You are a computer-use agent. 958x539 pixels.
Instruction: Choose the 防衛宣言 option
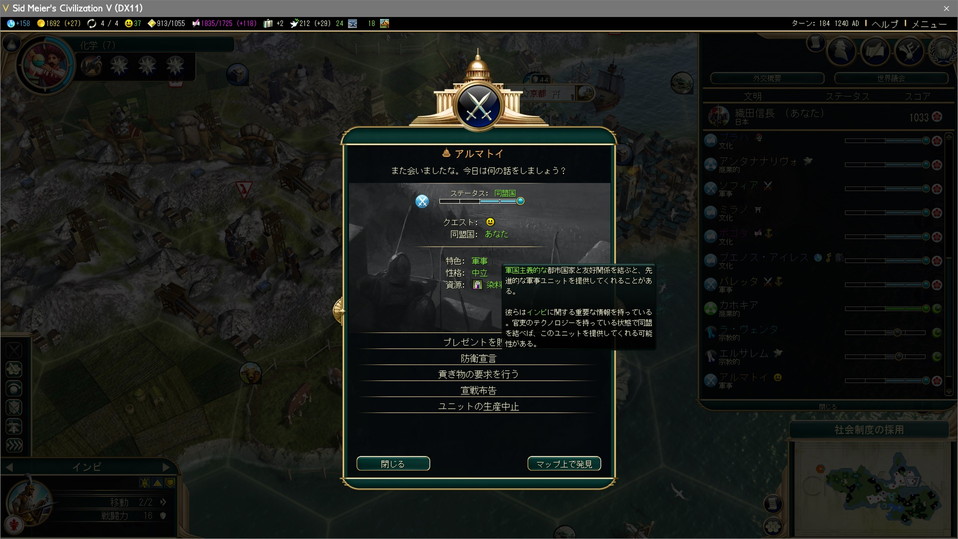[x=478, y=358]
